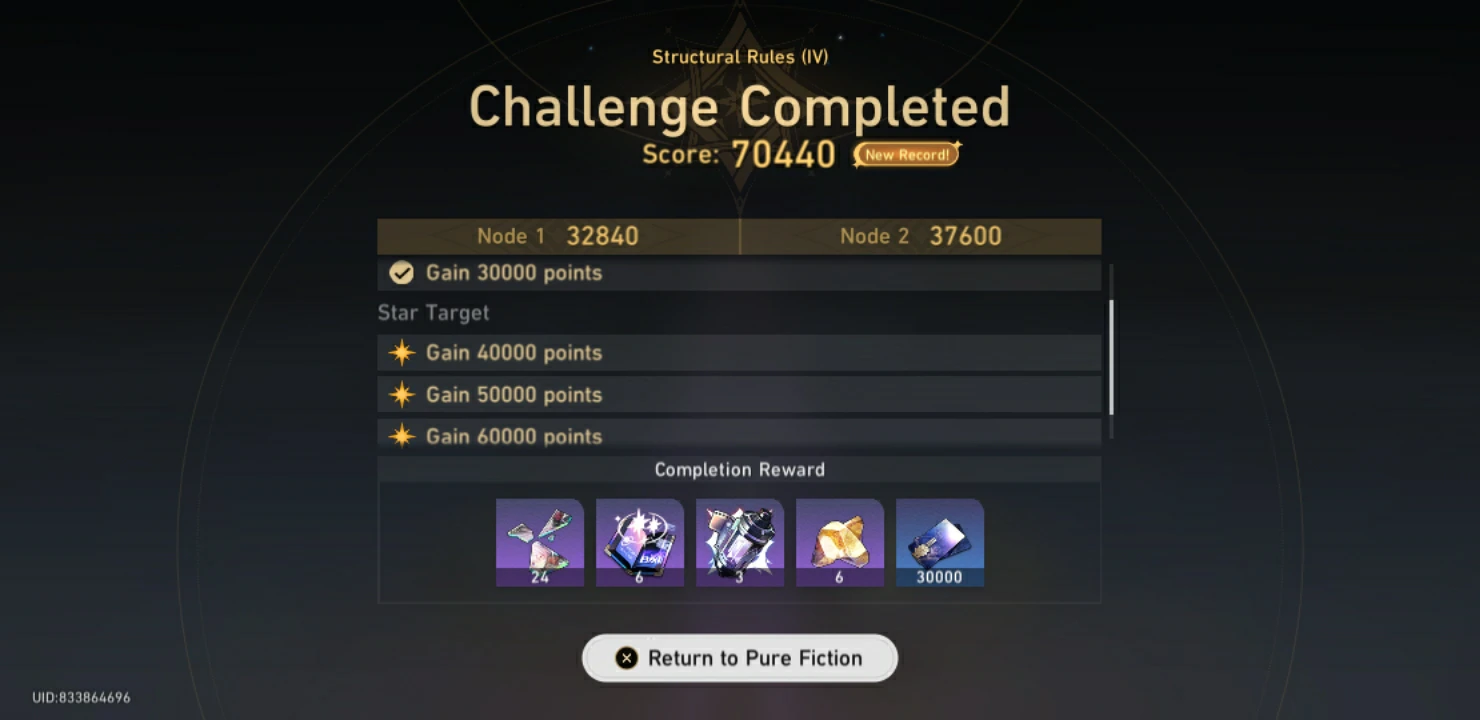Click the New Record! badge
The width and height of the screenshot is (1480, 720).
tap(903, 154)
